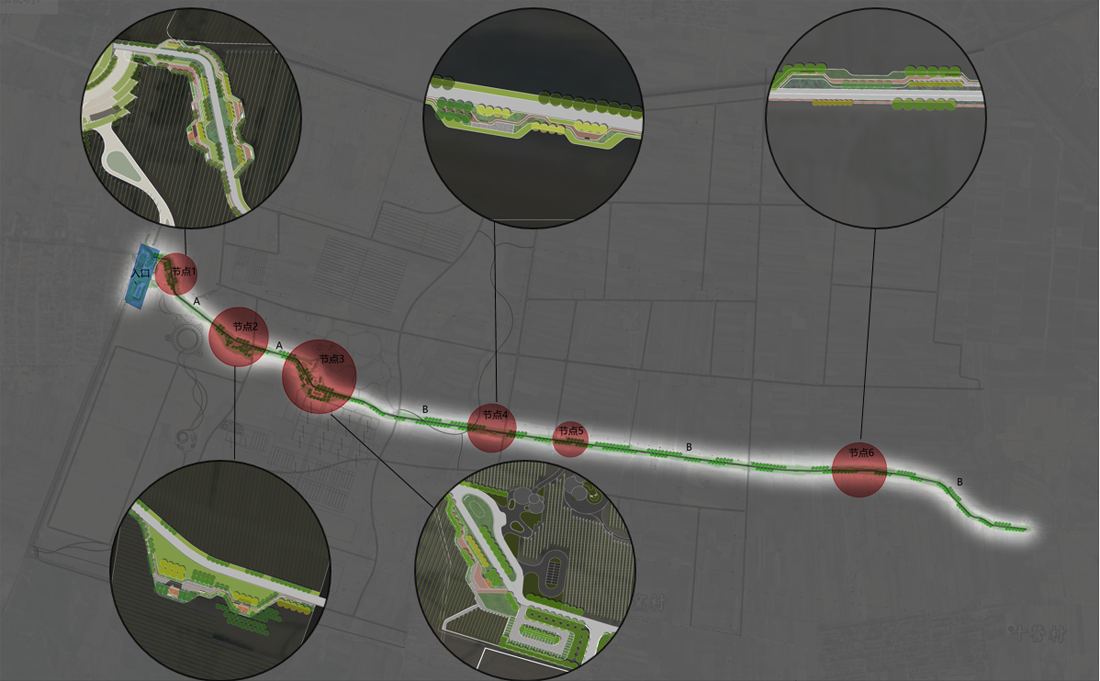This screenshot has height=681, width=1100.
Task: Choose the 节点3 node marker
Action: point(320,376)
